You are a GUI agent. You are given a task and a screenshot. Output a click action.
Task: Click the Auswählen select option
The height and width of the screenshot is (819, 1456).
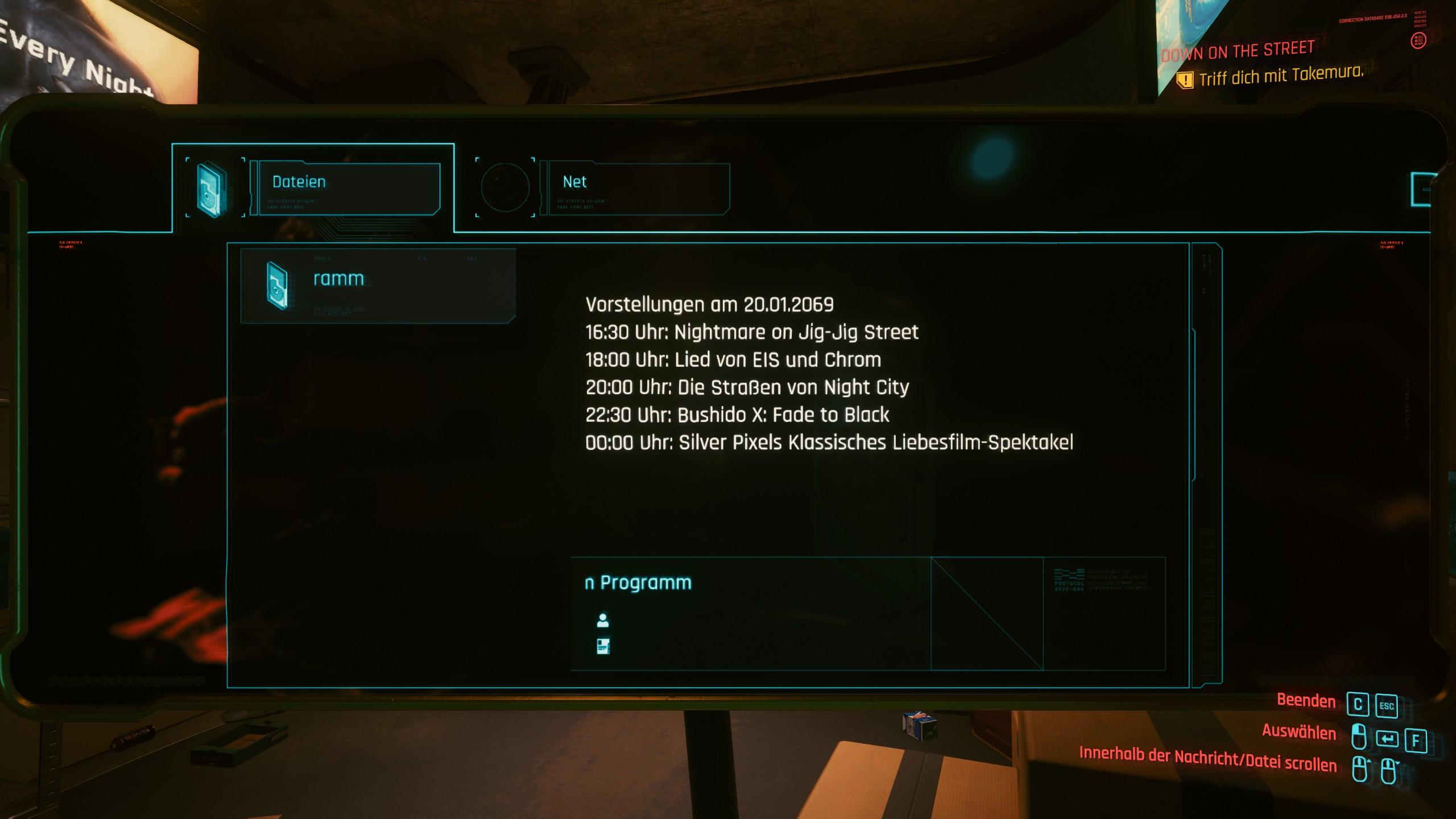[1298, 732]
